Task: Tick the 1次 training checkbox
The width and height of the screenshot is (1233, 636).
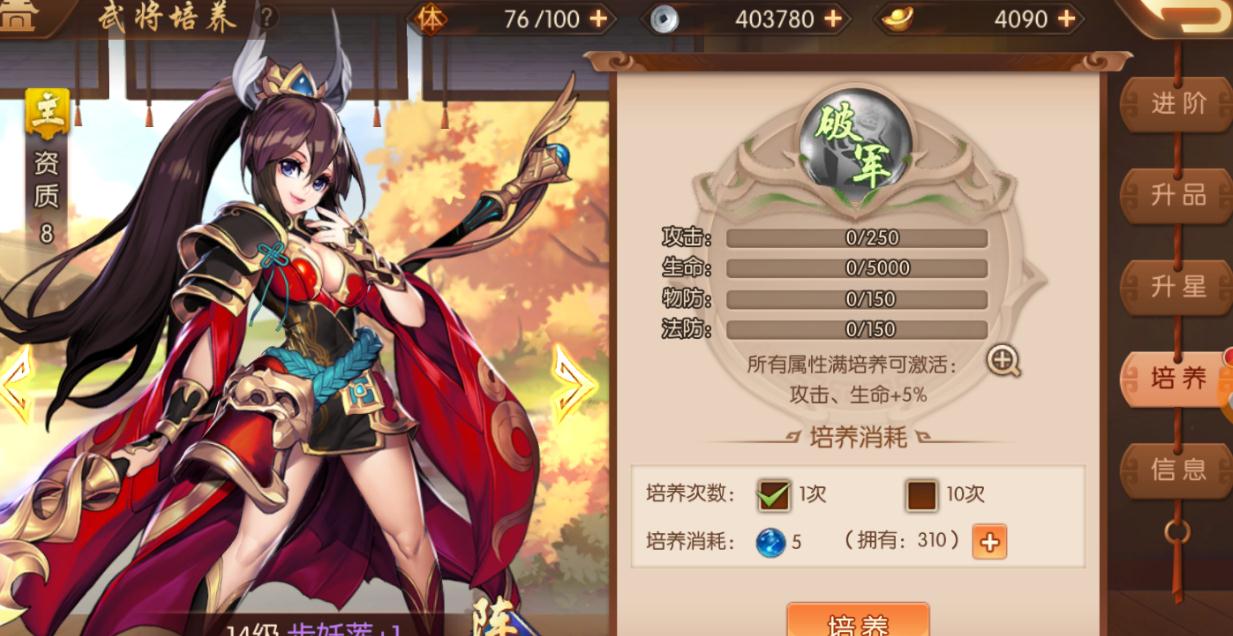Action: click(774, 494)
